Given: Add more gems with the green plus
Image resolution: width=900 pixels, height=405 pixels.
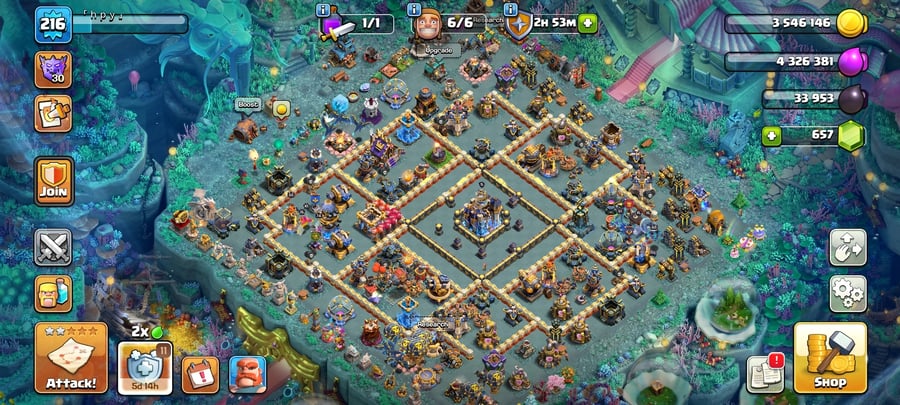Looking at the screenshot, I should 770,135.
